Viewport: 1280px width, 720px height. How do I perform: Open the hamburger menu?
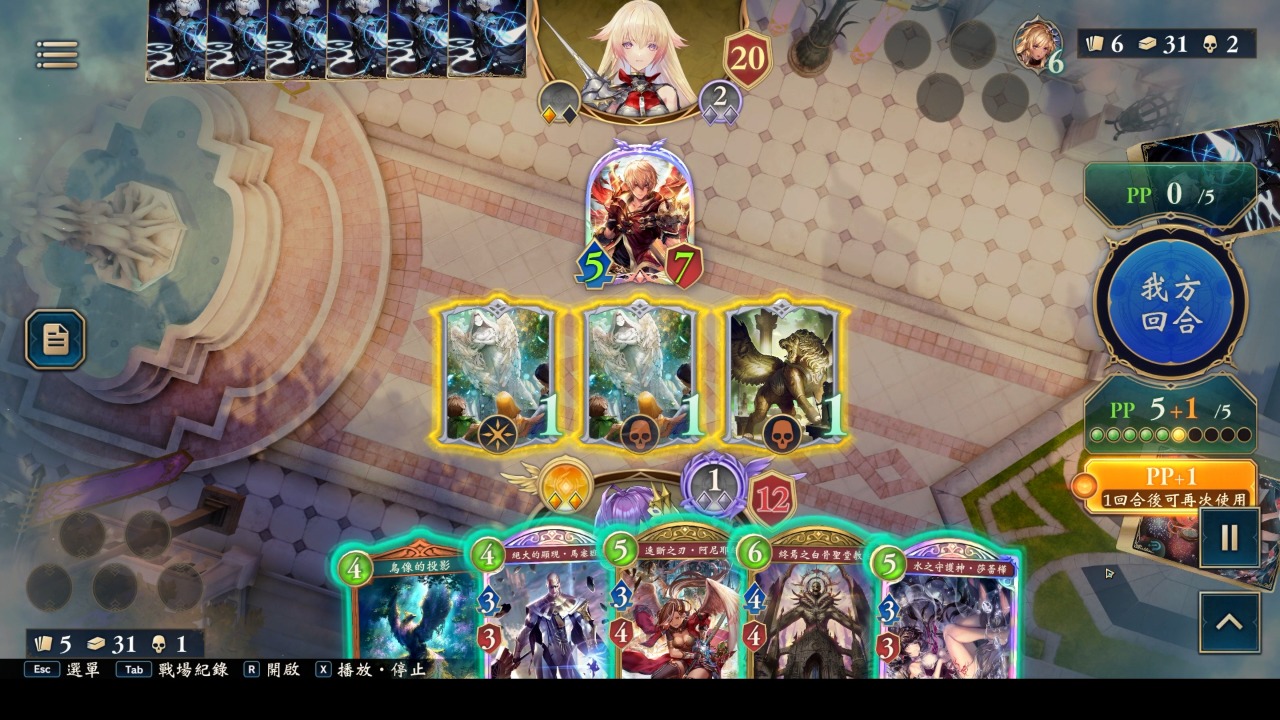[x=57, y=55]
